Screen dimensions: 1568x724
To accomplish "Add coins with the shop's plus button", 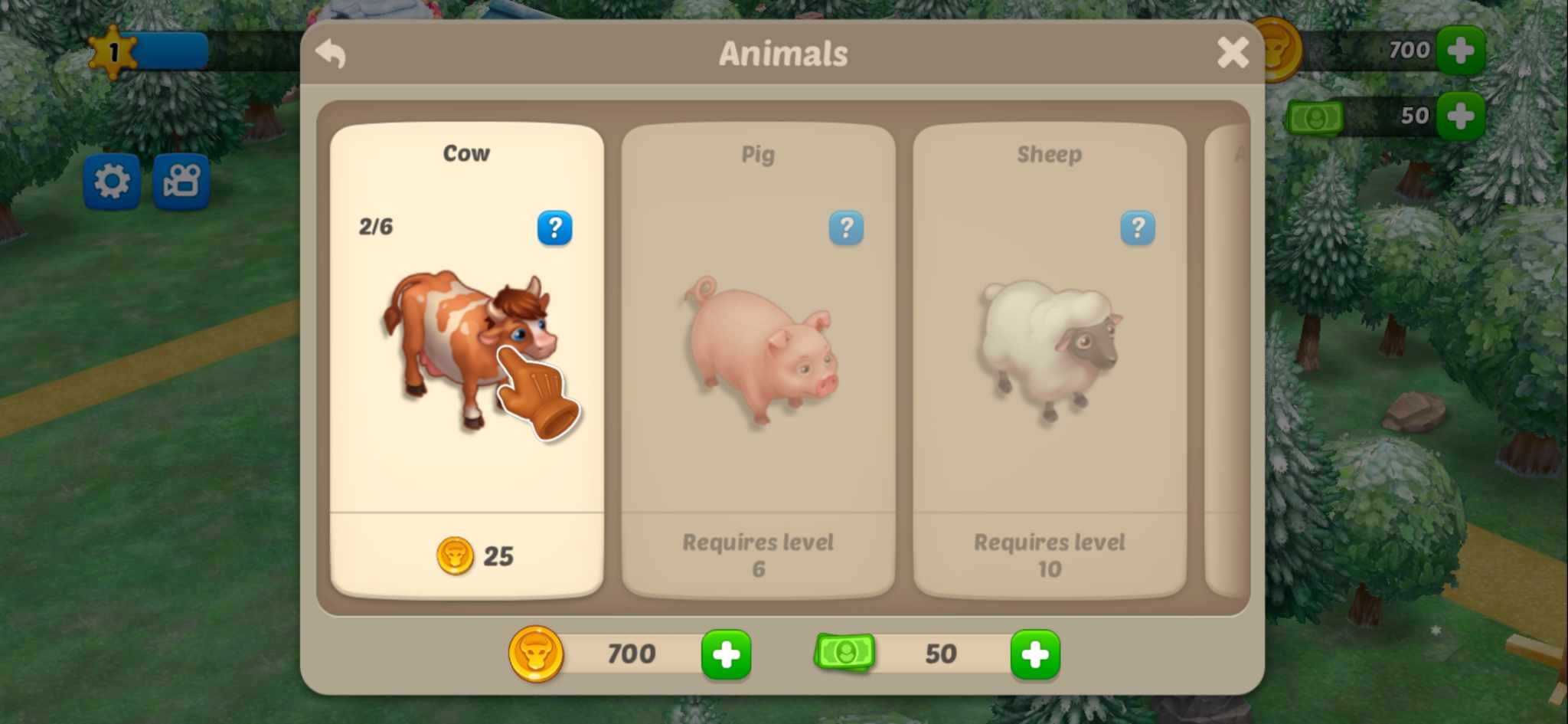I will tap(726, 654).
